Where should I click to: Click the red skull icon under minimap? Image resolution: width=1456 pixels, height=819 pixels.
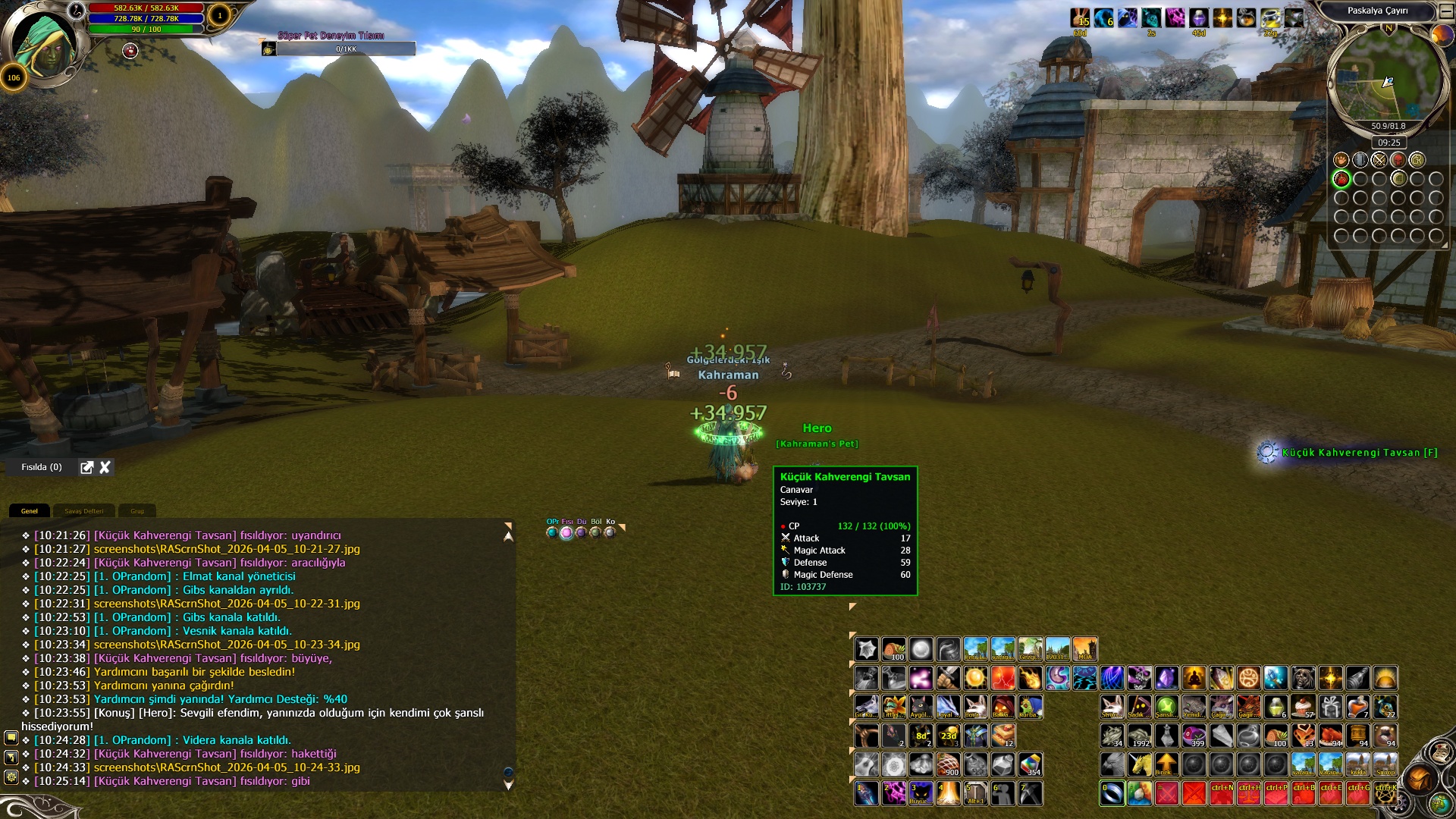coord(1398,160)
